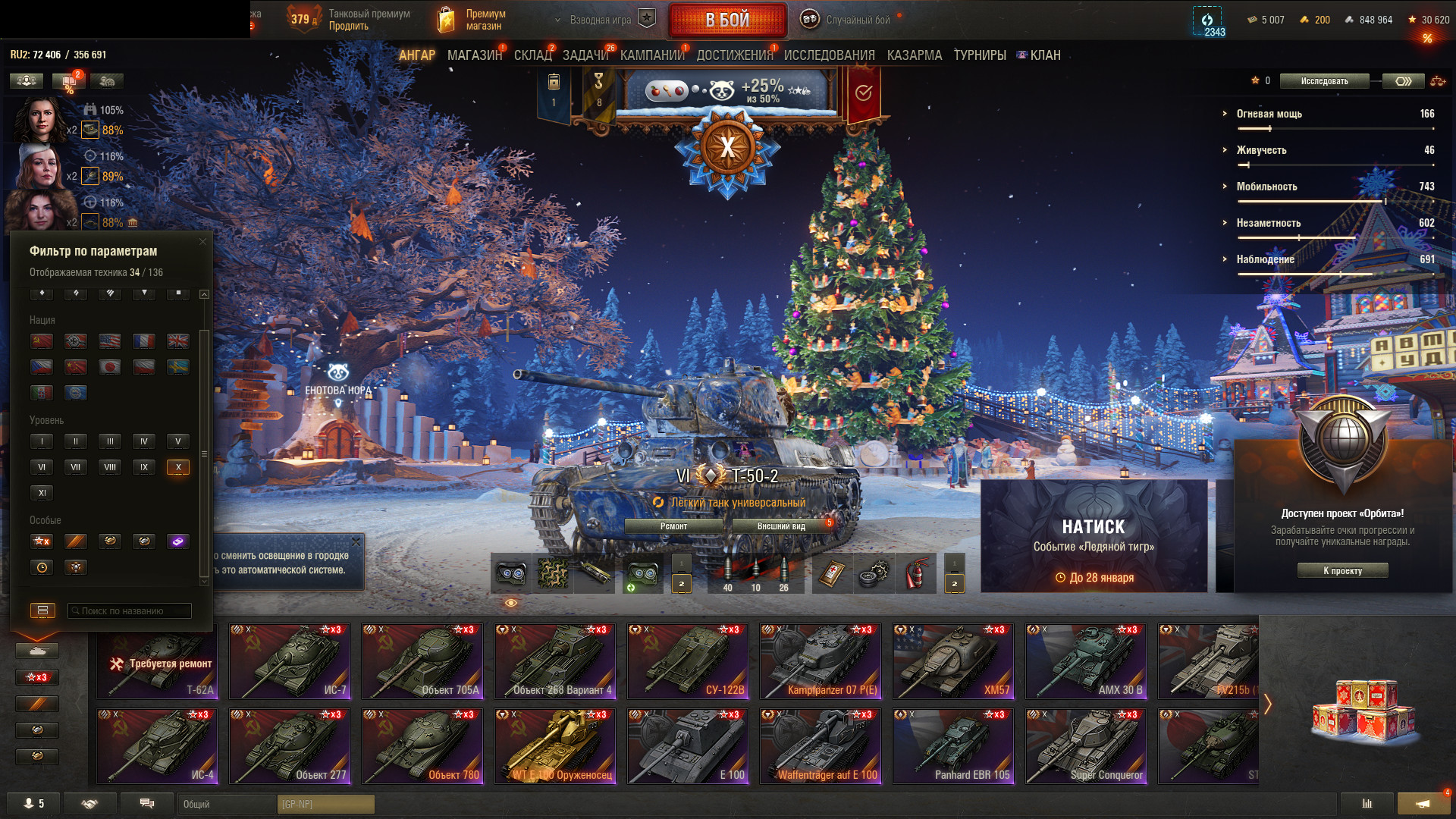This screenshot has width=1456, height=819.
Task: Open the КАЗАРМА tab
Action: point(914,55)
